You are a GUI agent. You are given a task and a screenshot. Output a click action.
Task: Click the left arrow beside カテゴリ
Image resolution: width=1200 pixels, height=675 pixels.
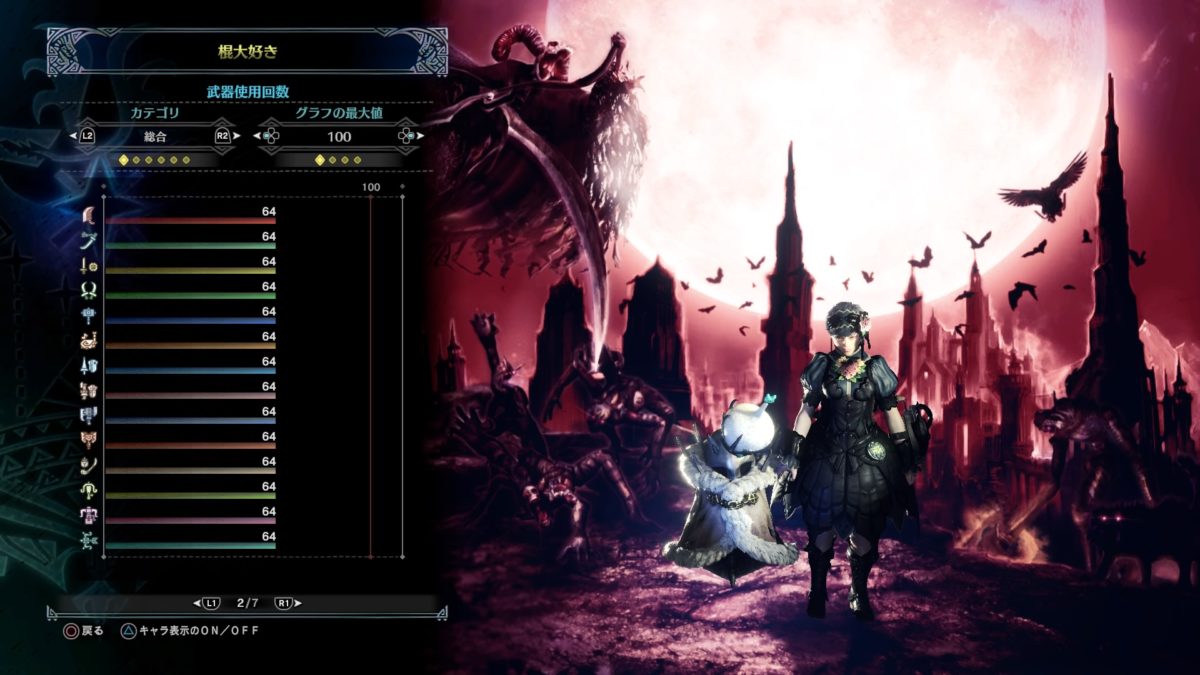[x=72, y=136]
